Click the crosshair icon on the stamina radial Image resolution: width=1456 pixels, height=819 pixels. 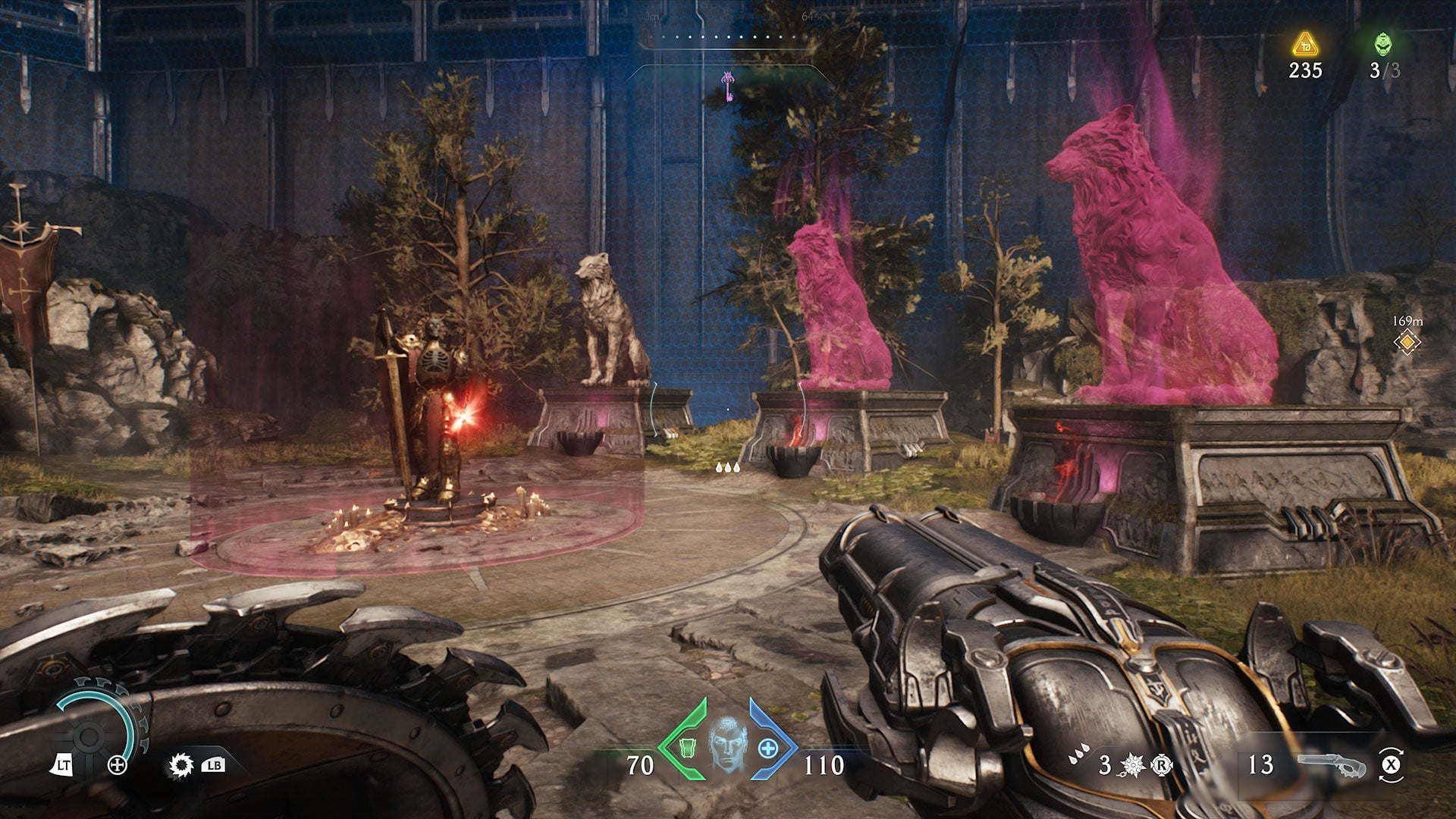click(x=117, y=764)
